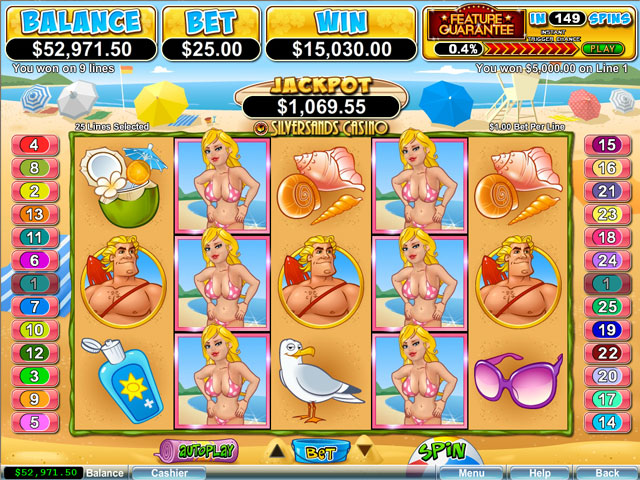The image size is (640, 480).
Task: Go Back from the game
Action: 606,472
